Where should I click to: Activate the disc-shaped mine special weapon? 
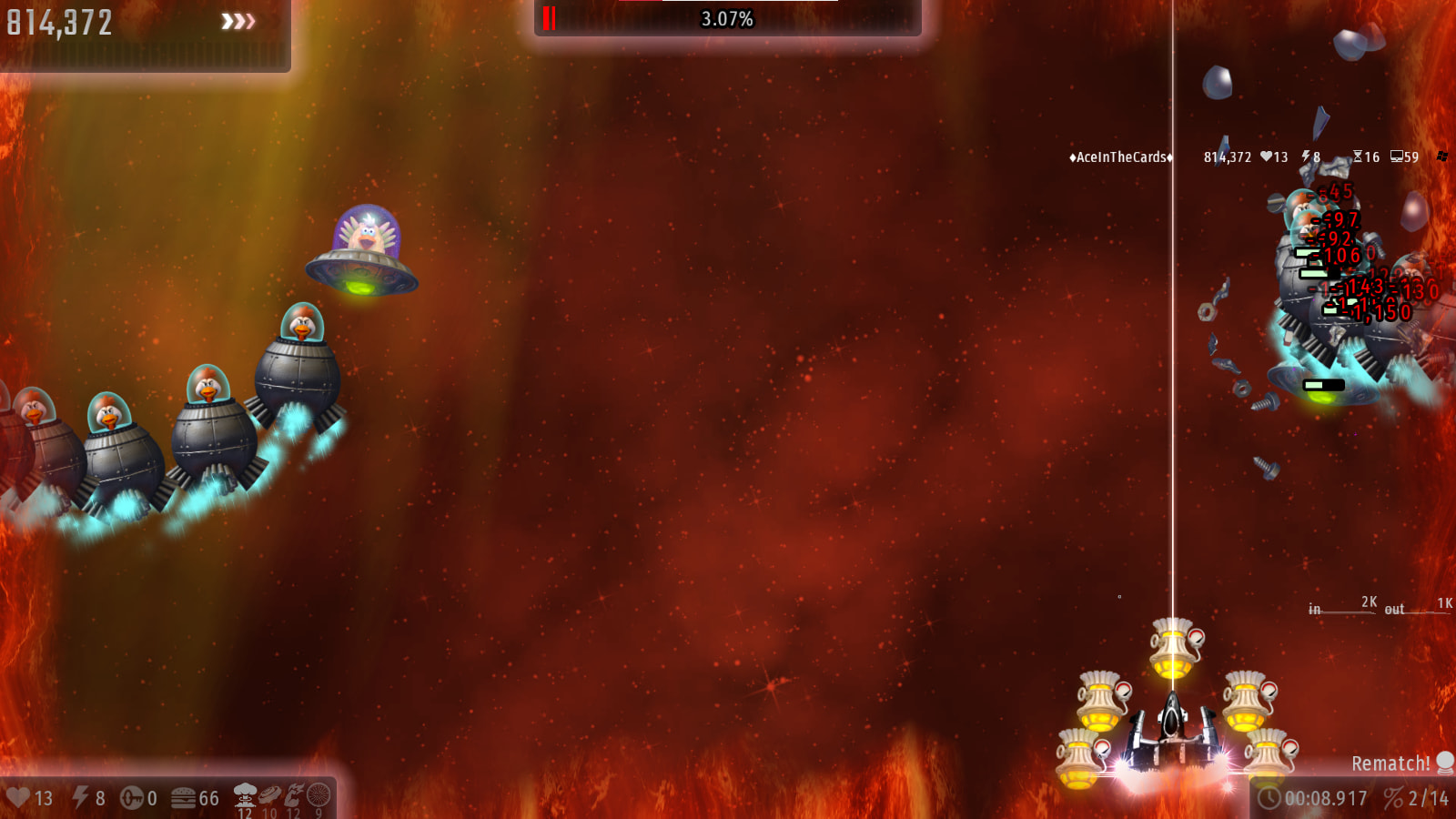(269, 795)
